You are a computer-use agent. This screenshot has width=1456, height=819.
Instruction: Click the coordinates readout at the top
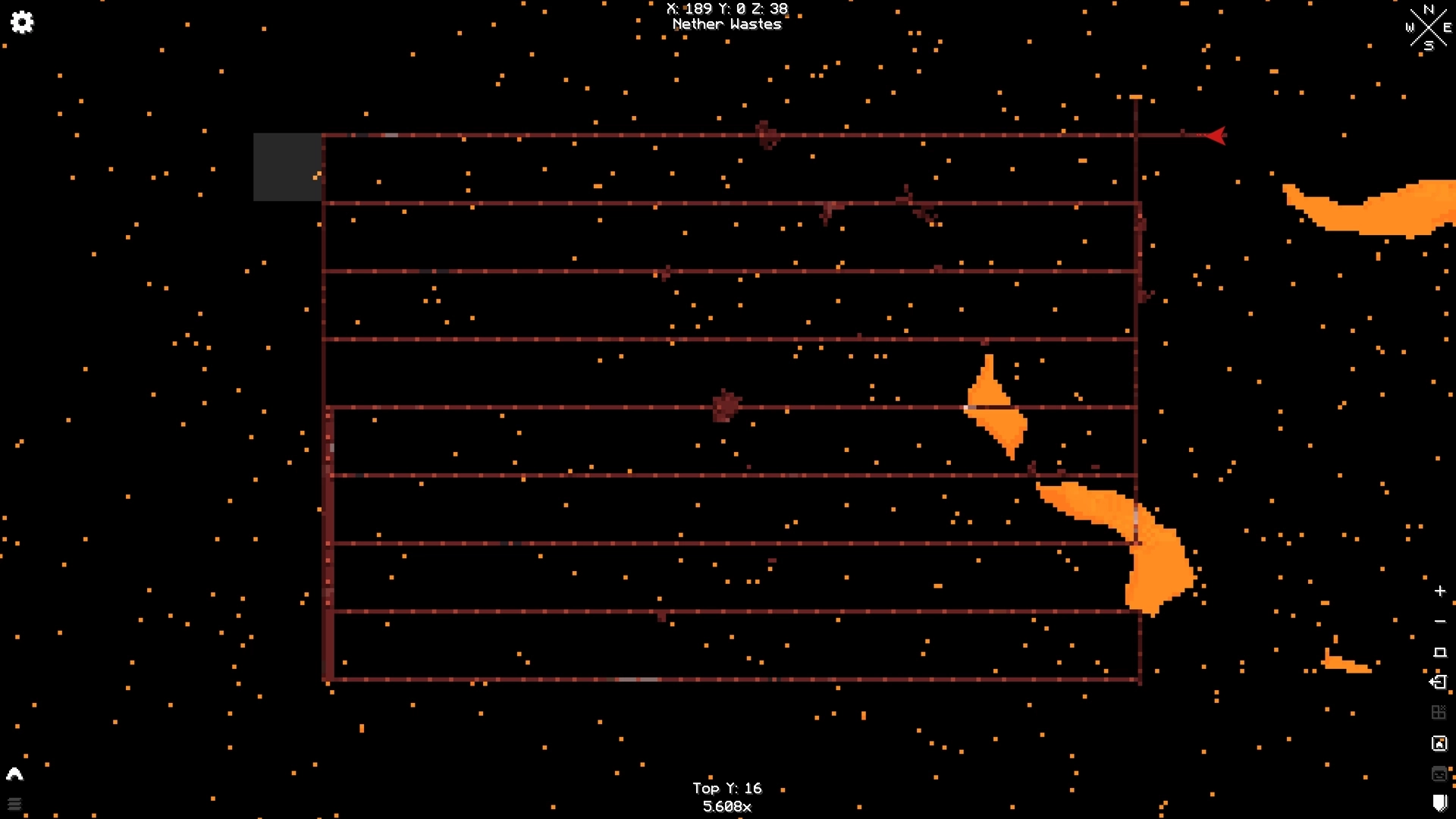(x=726, y=9)
